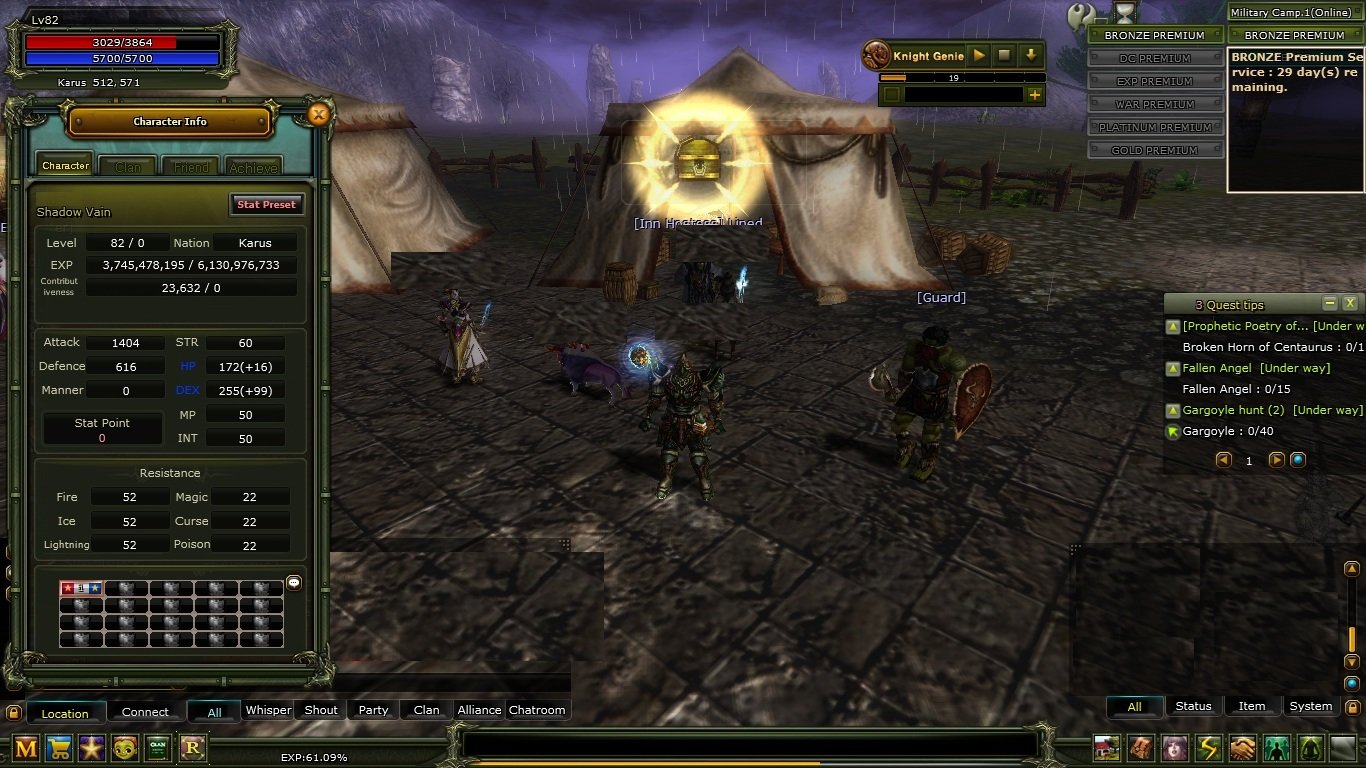Open the Chatroom tab
1366x768 pixels.
(537, 710)
